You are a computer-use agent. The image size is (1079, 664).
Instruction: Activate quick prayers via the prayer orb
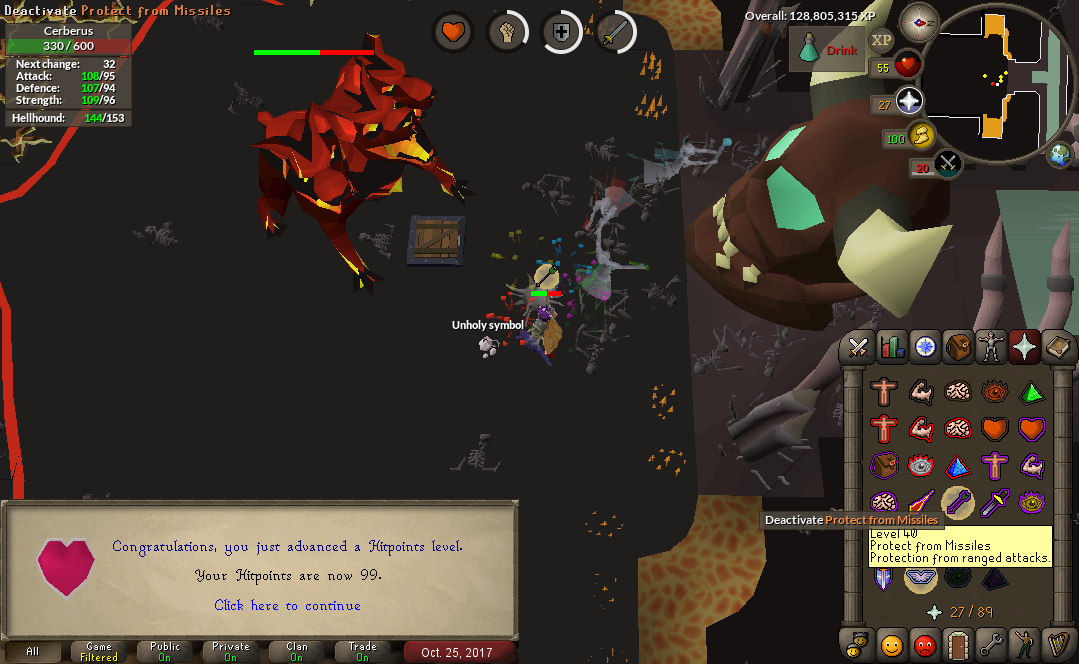[909, 102]
